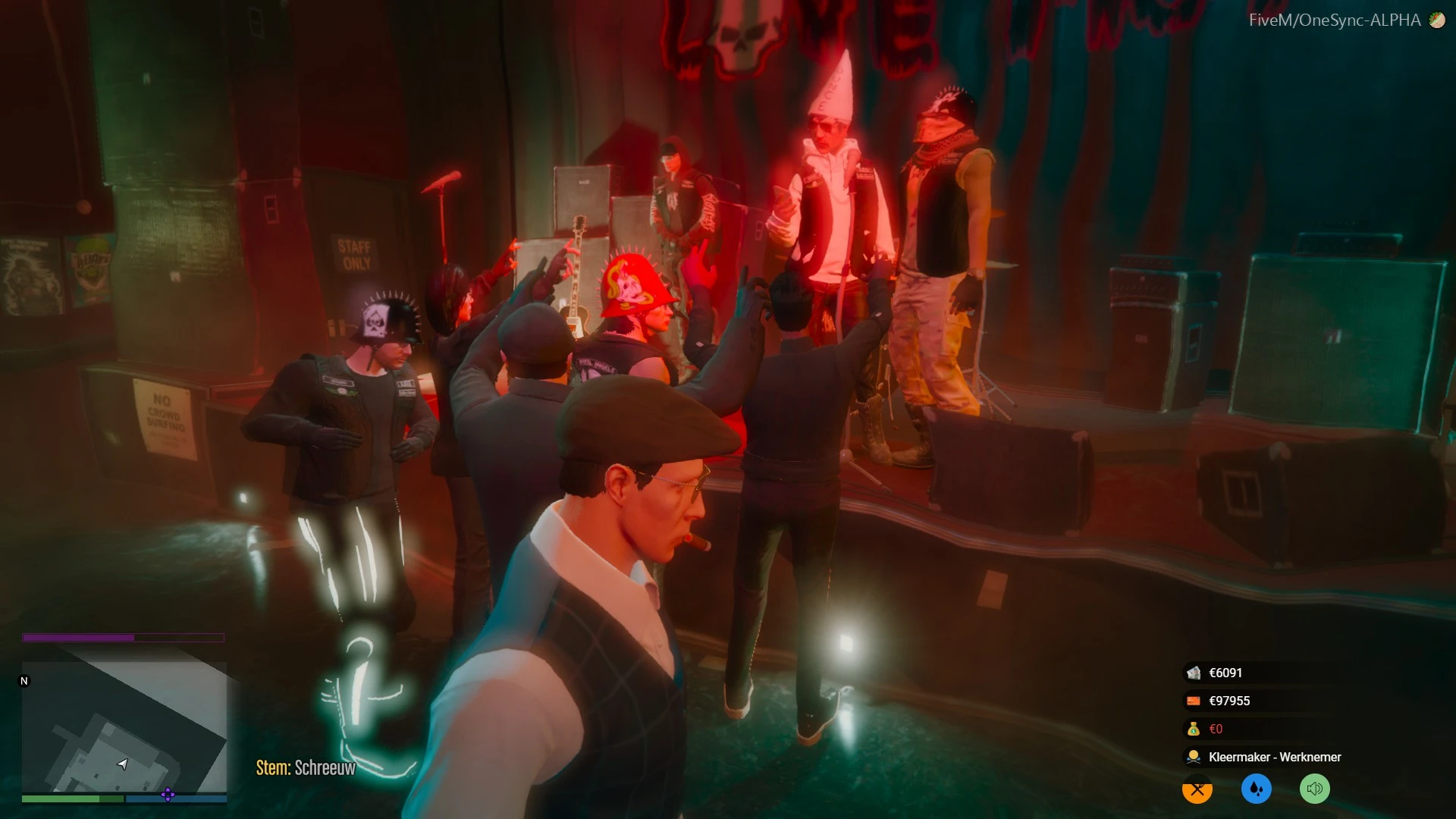The image size is (1456, 819).
Task: Click the N compass indicator on the minimap
Action: pos(23,681)
